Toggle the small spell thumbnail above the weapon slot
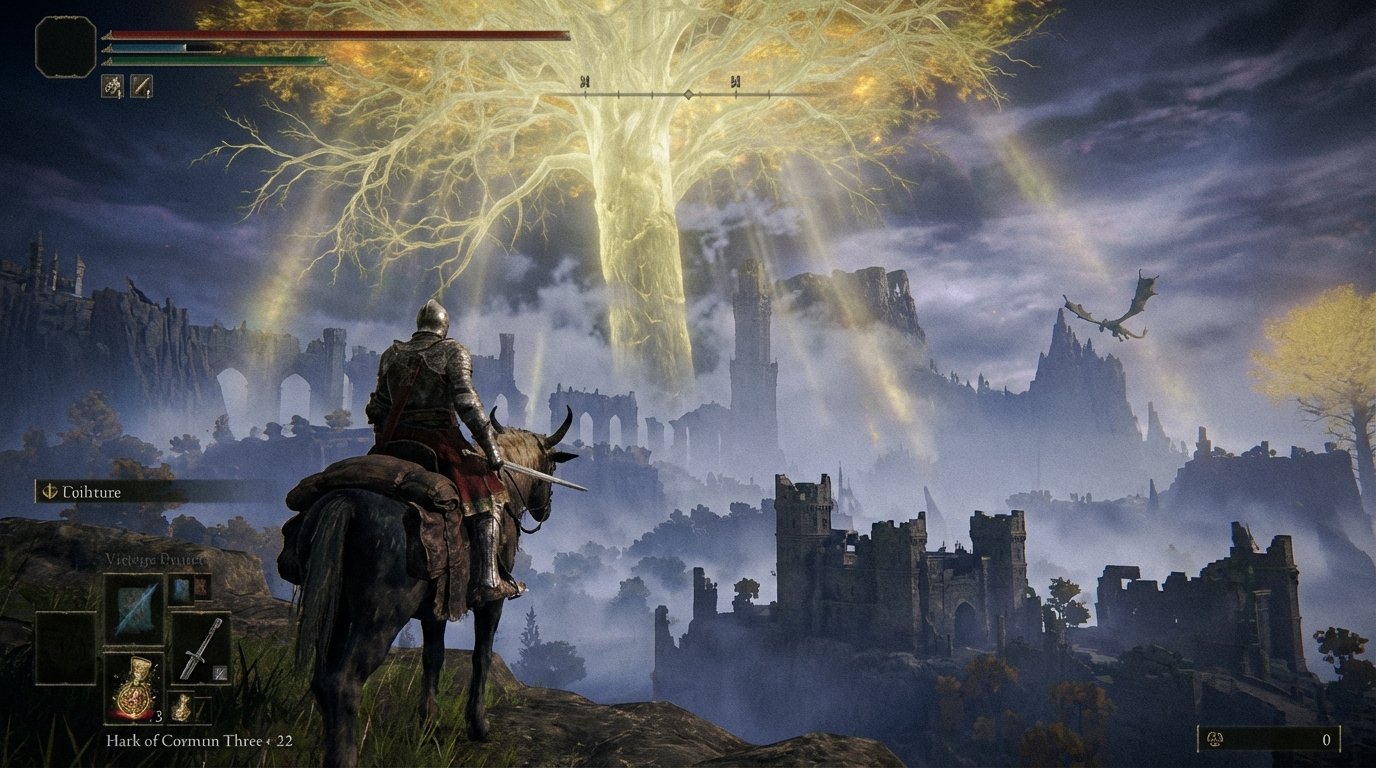The height and width of the screenshot is (768, 1376). [180, 589]
